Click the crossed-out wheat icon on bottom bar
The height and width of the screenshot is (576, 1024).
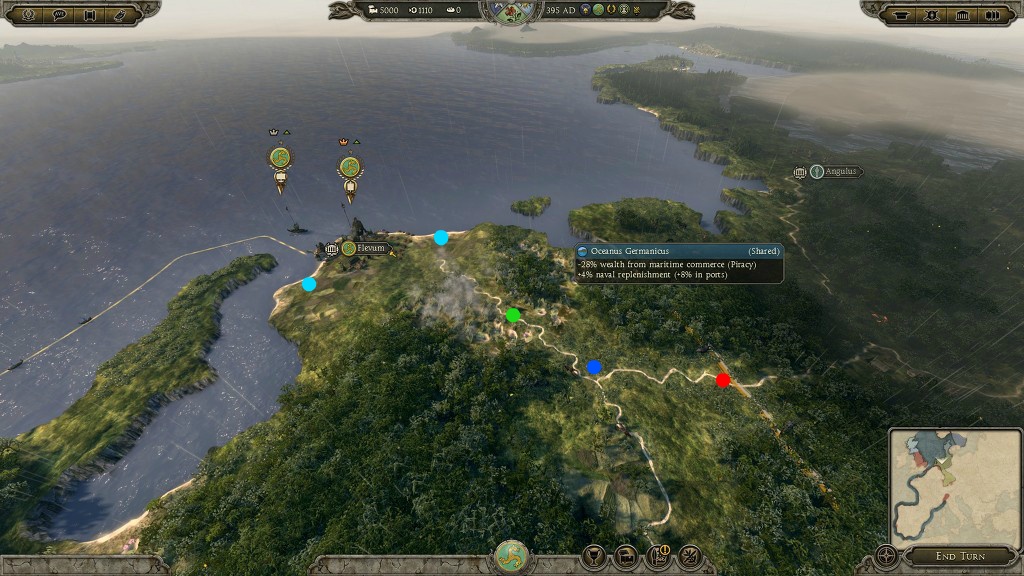point(690,556)
